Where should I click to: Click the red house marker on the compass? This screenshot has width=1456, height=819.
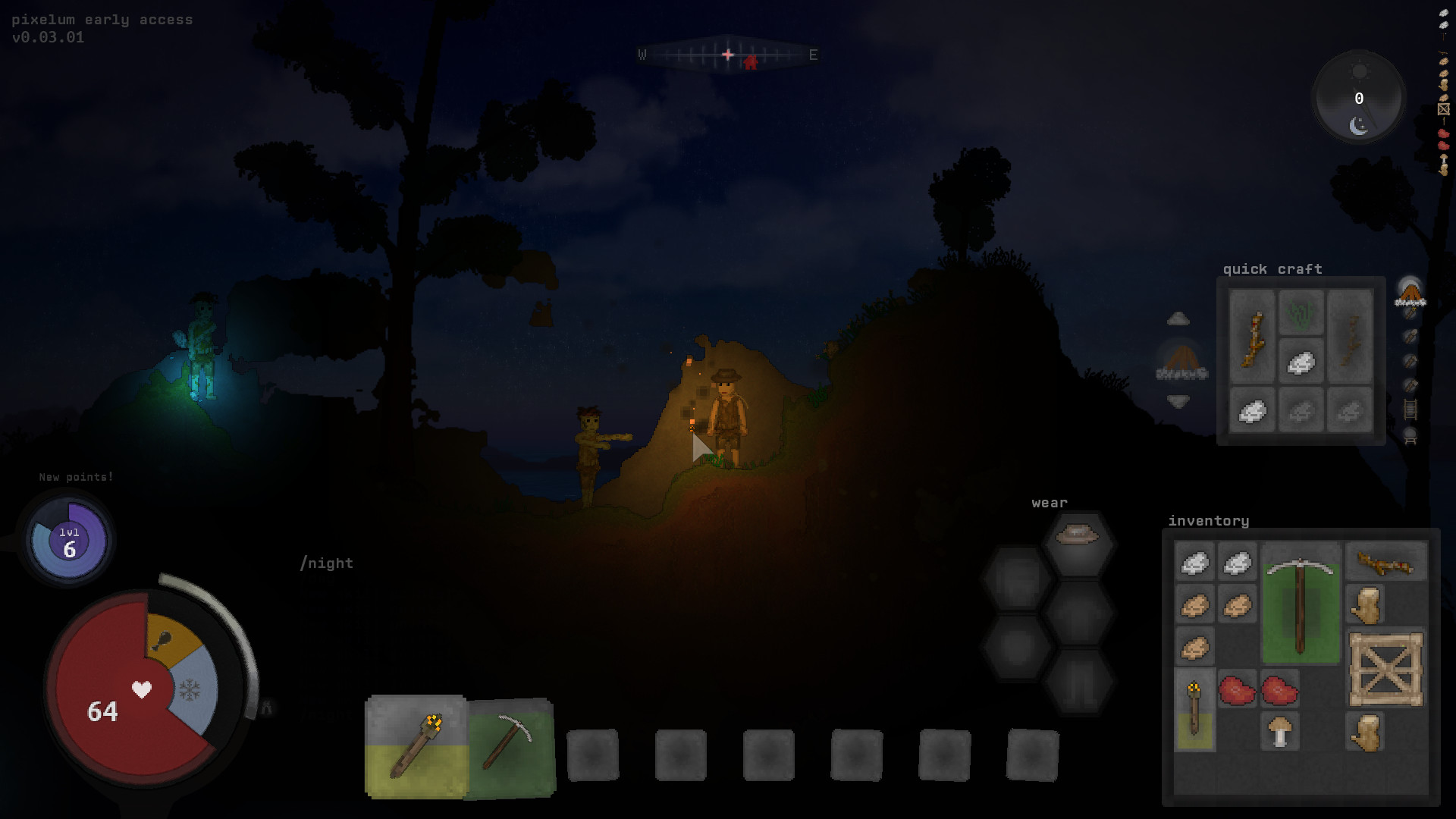750,64
